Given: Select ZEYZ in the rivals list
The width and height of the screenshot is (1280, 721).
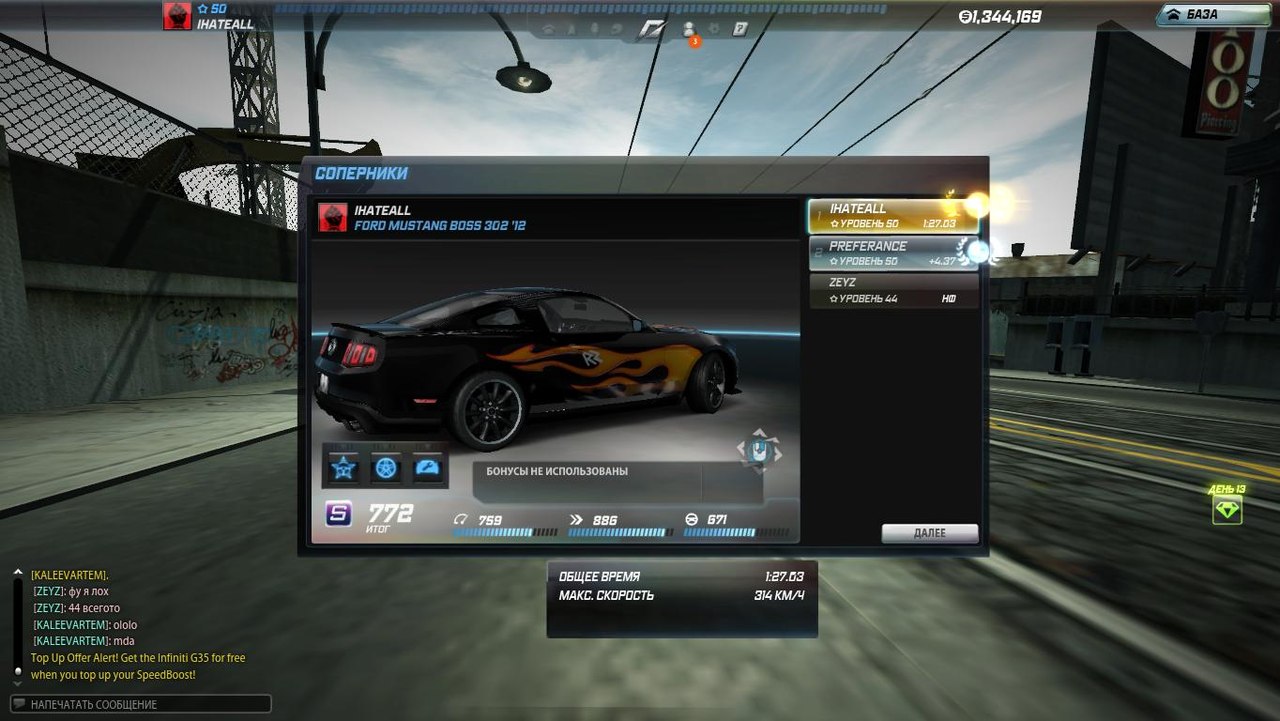Looking at the screenshot, I should pyautogui.click(x=892, y=290).
